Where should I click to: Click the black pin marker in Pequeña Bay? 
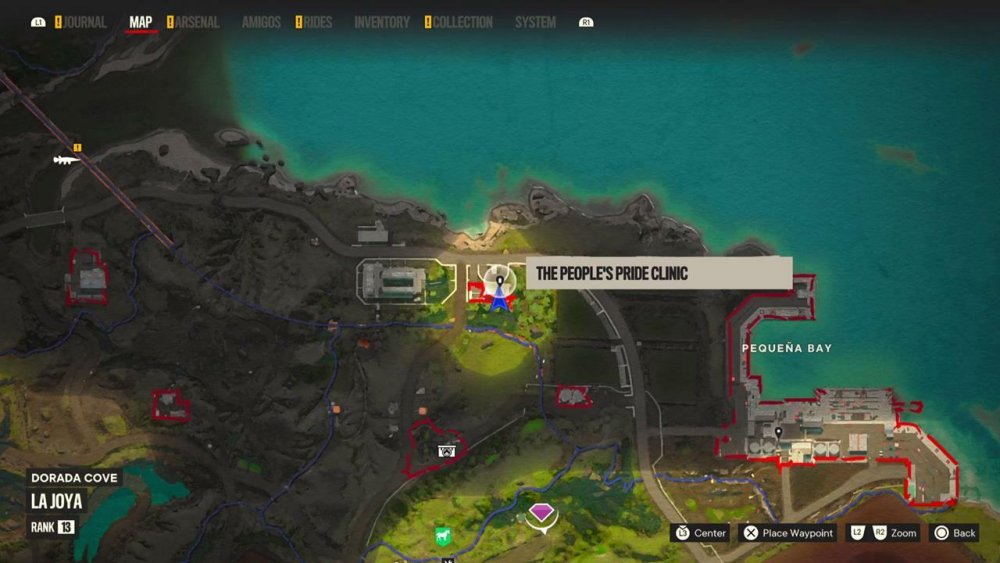tap(778, 431)
